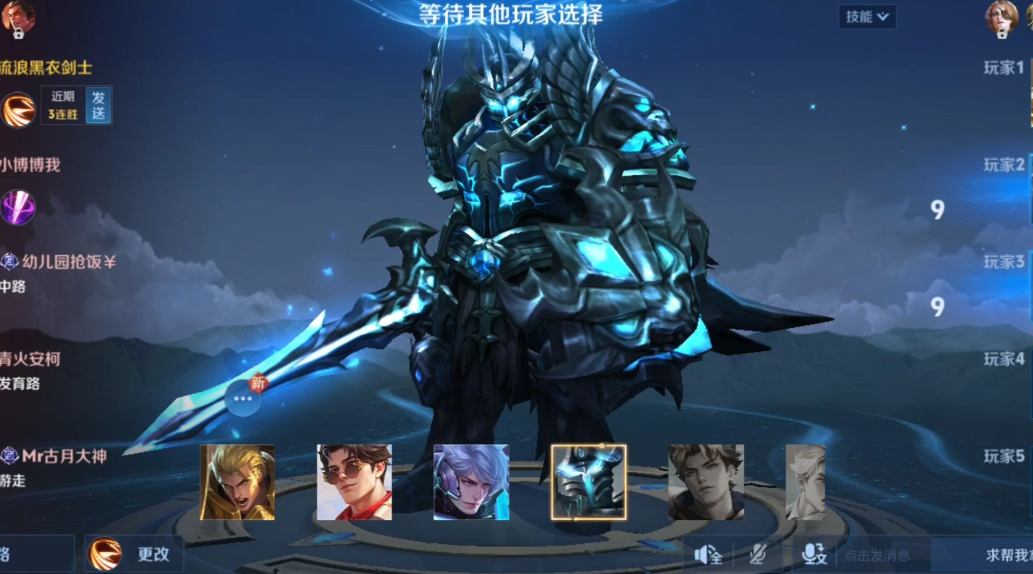
Task: Click the orange flash summoner spell icon
Action: click(18, 110)
